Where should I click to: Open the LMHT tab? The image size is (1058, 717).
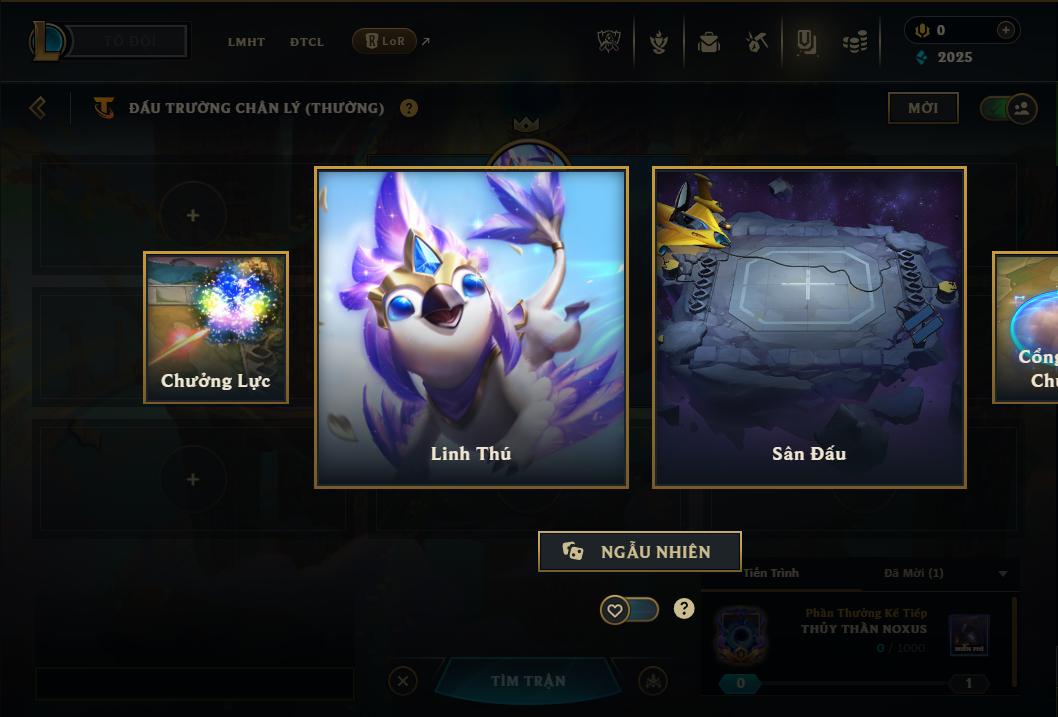click(x=246, y=42)
